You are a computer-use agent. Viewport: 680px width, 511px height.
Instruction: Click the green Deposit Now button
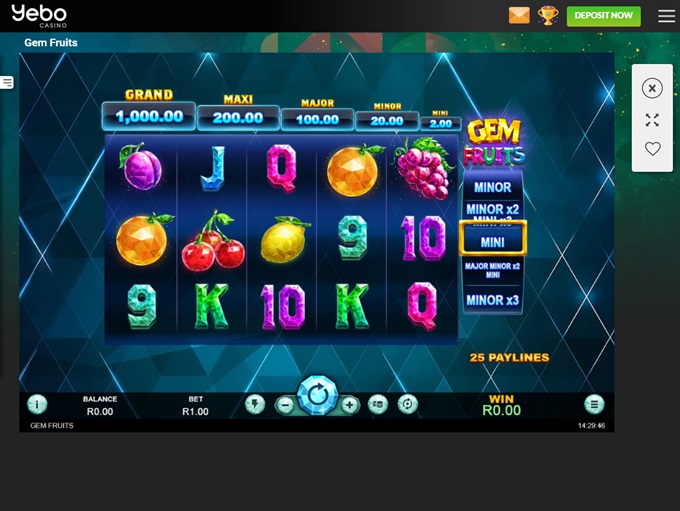coord(603,16)
